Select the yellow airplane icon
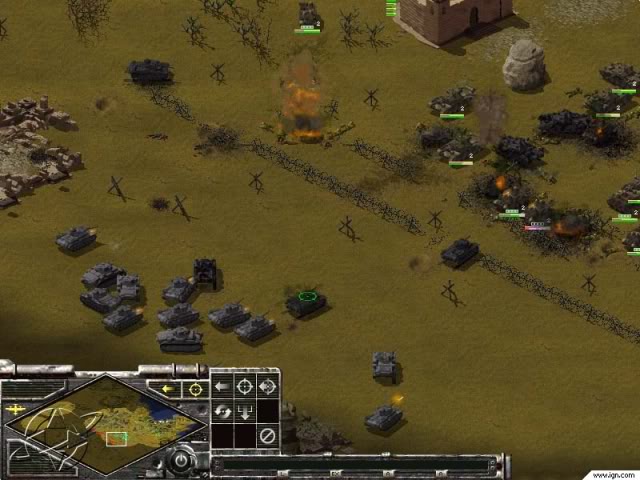This screenshot has width=640, height=480. click(x=16, y=409)
